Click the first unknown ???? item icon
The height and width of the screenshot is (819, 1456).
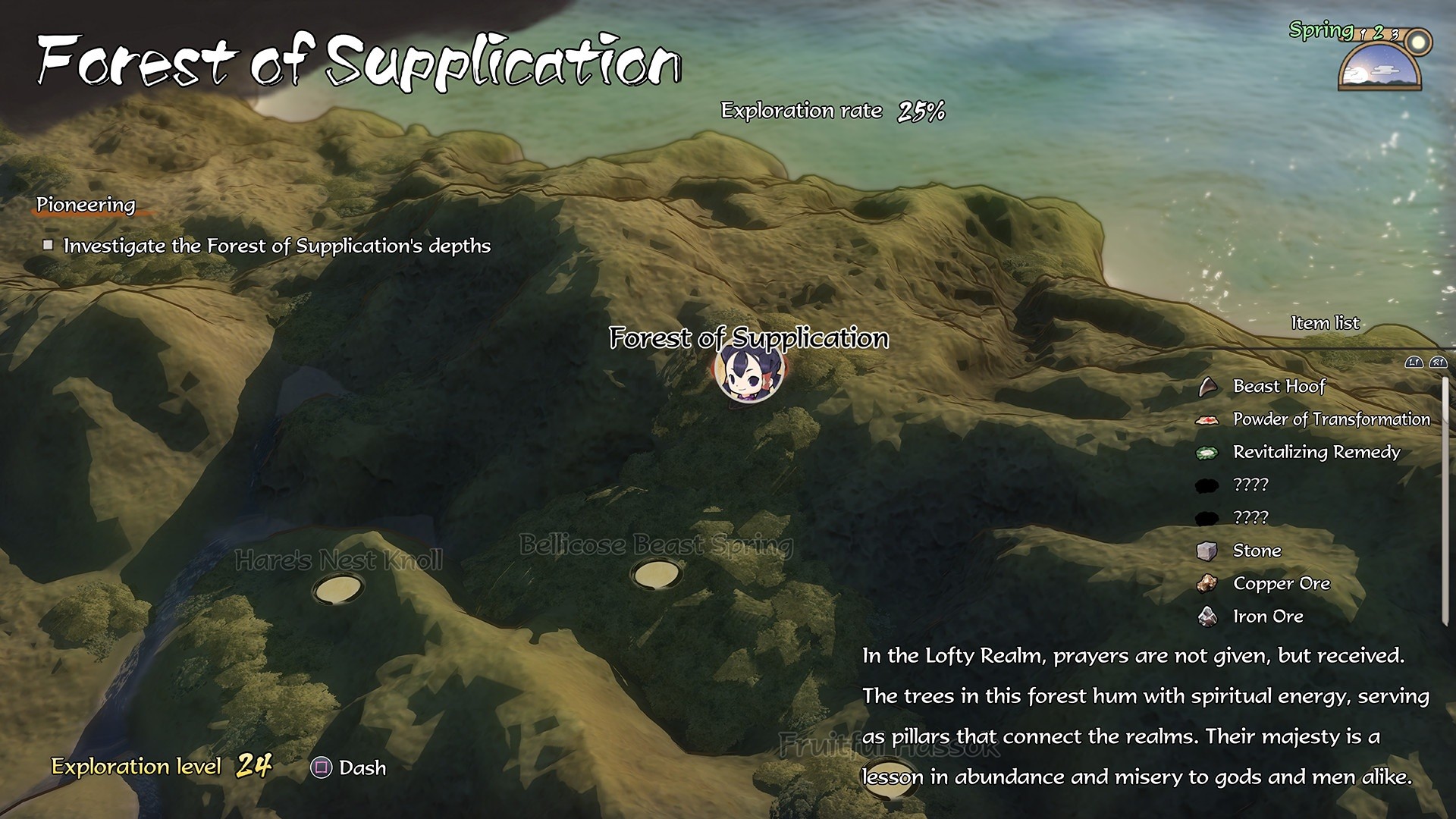pyautogui.click(x=1207, y=485)
